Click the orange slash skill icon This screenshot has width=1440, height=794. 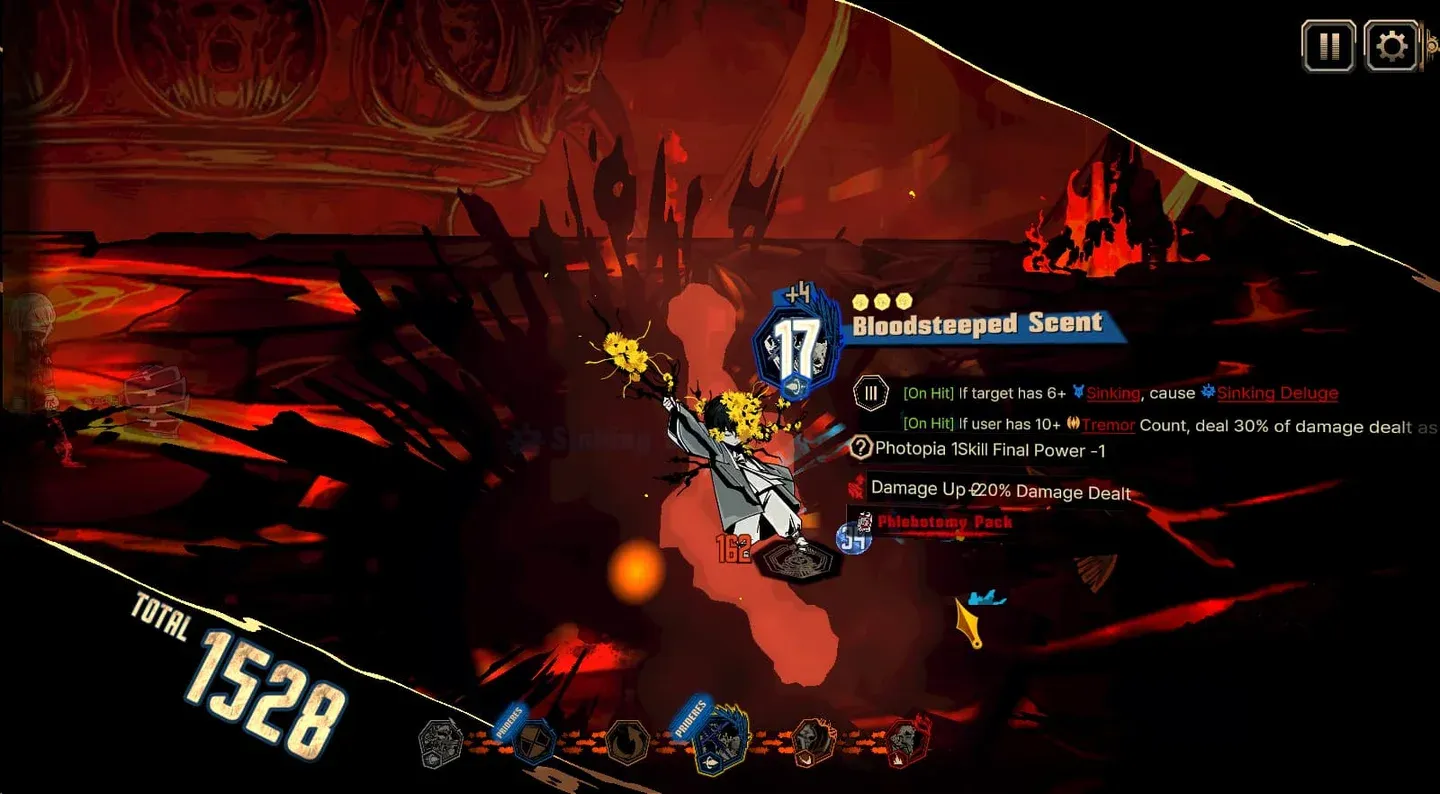[x=813, y=744]
